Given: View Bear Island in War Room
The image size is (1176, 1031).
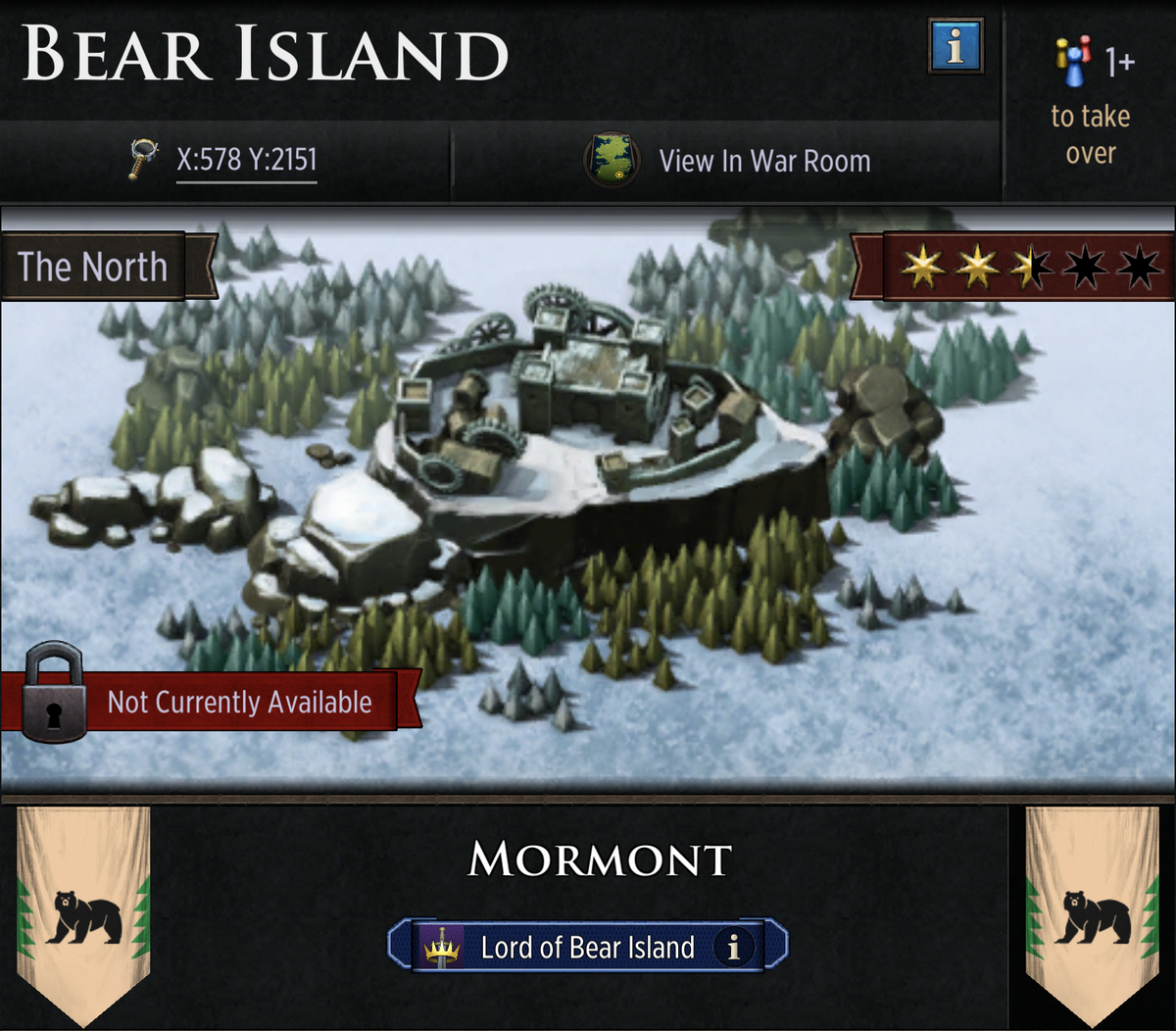Looking at the screenshot, I should 728,161.
